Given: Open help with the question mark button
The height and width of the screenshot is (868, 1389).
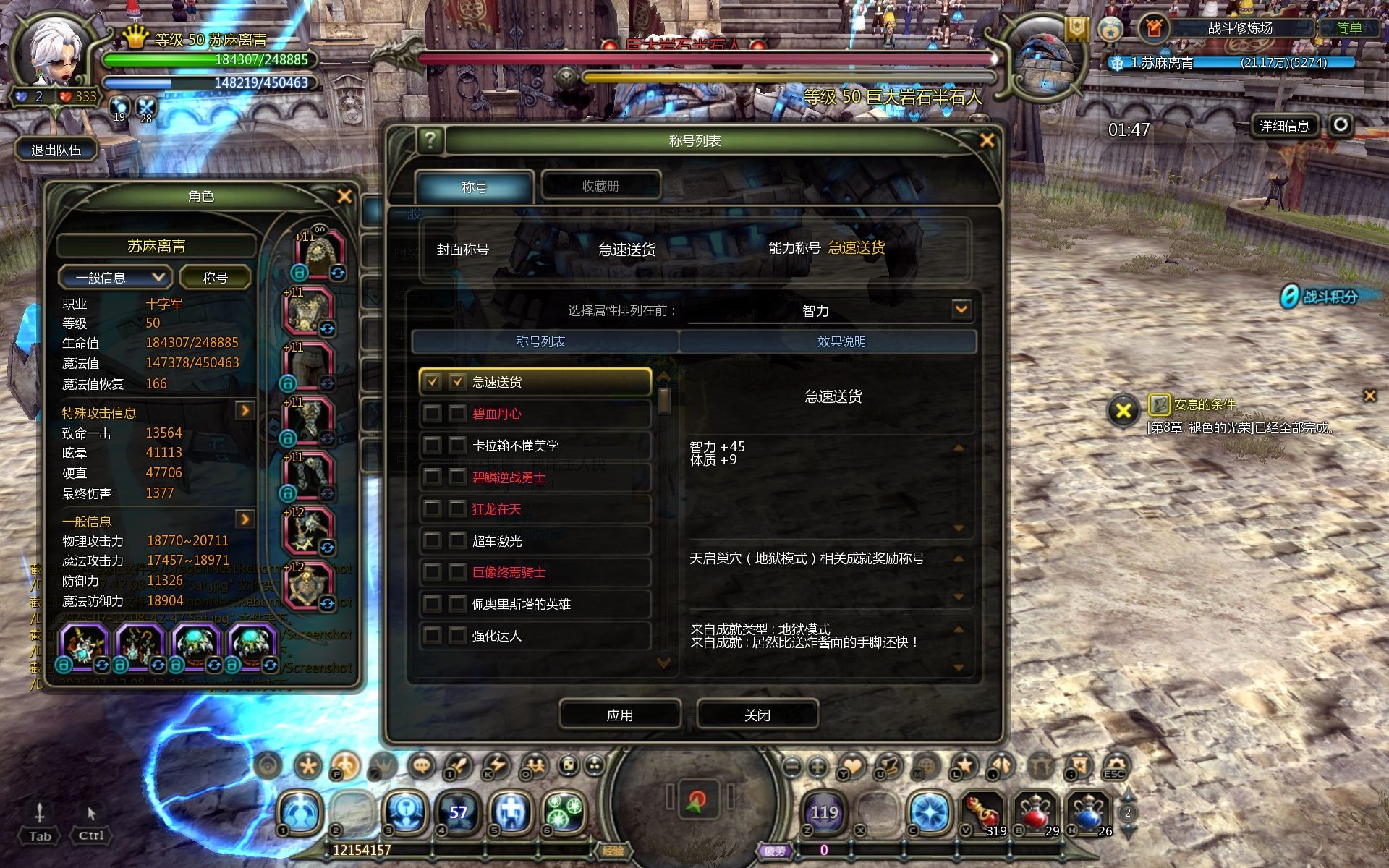Looking at the screenshot, I should (430, 140).
